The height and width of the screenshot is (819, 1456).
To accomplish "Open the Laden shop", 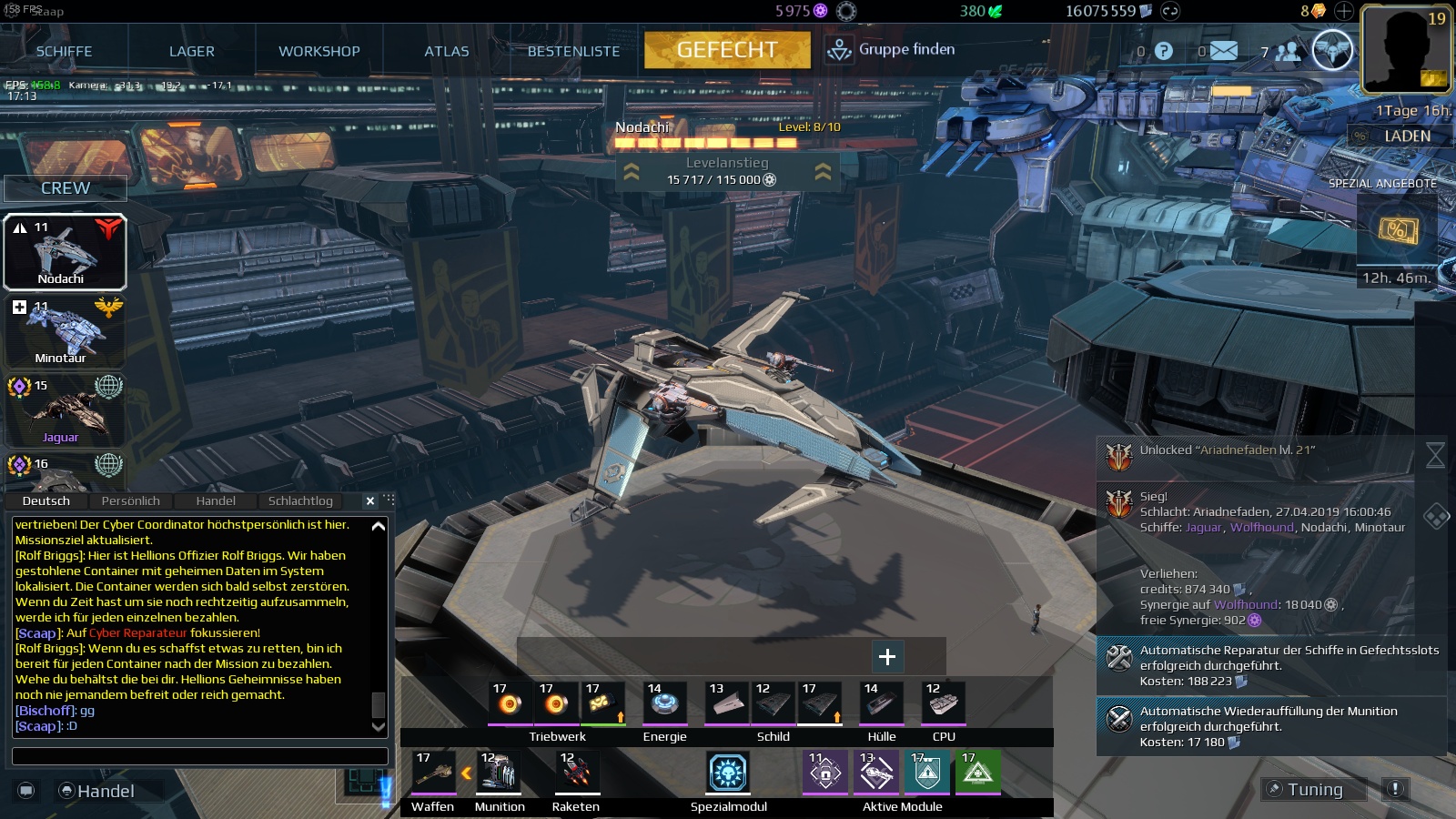I will tap(1406, 136).
